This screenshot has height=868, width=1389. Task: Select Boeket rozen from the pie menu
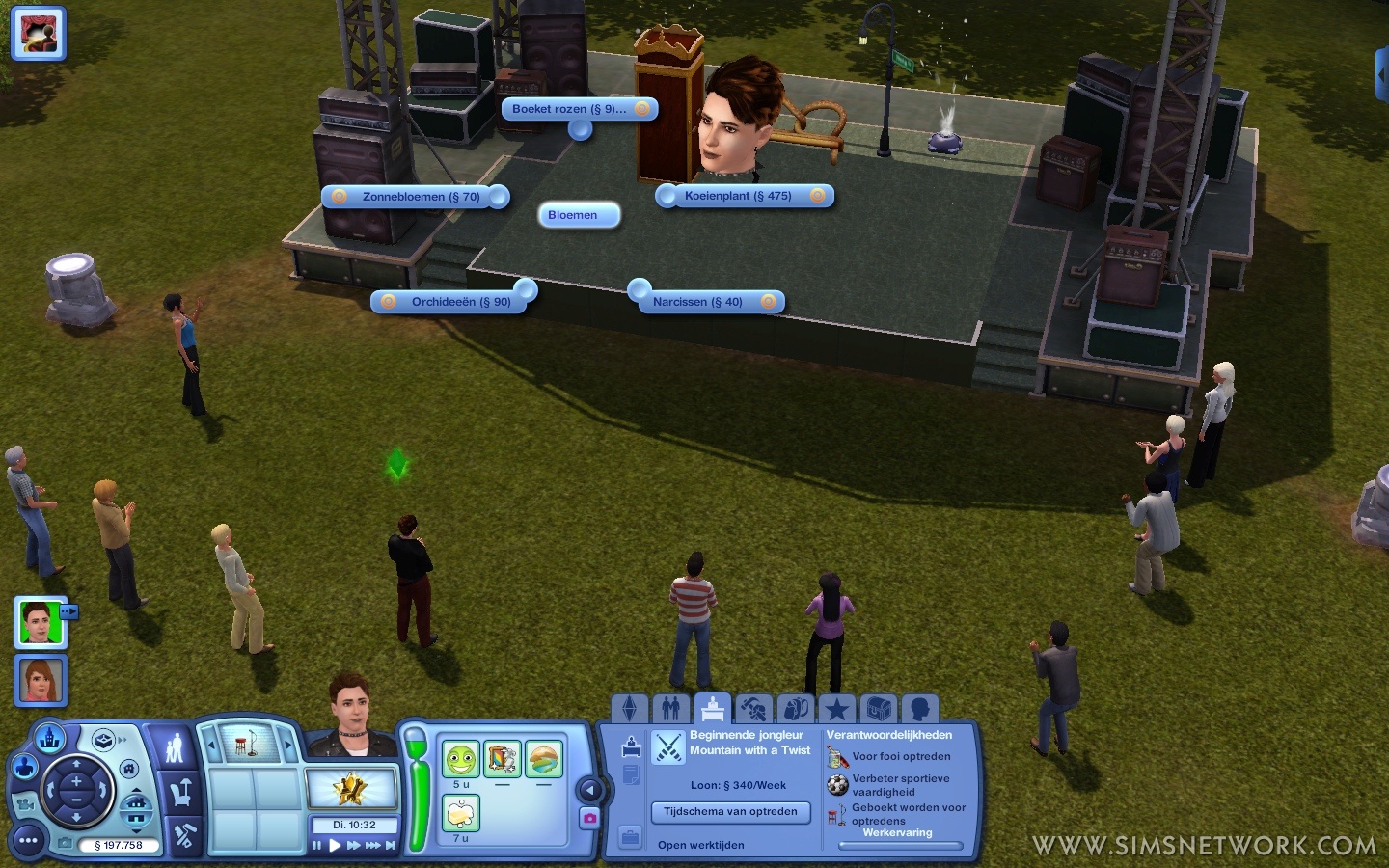click(x=569, y=109)
